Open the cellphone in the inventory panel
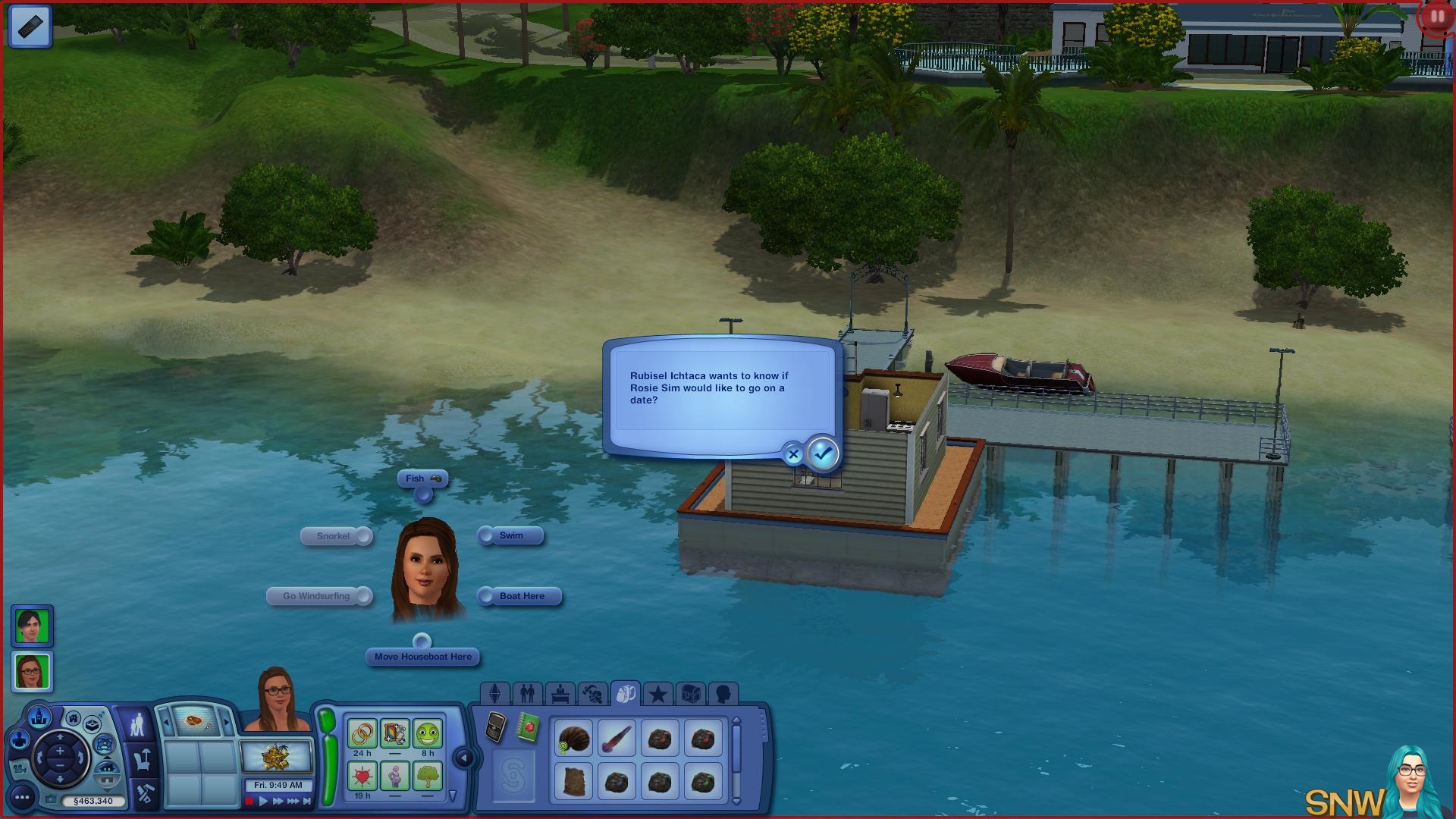The image size is (1456, 819). click(x=496, y=728)
